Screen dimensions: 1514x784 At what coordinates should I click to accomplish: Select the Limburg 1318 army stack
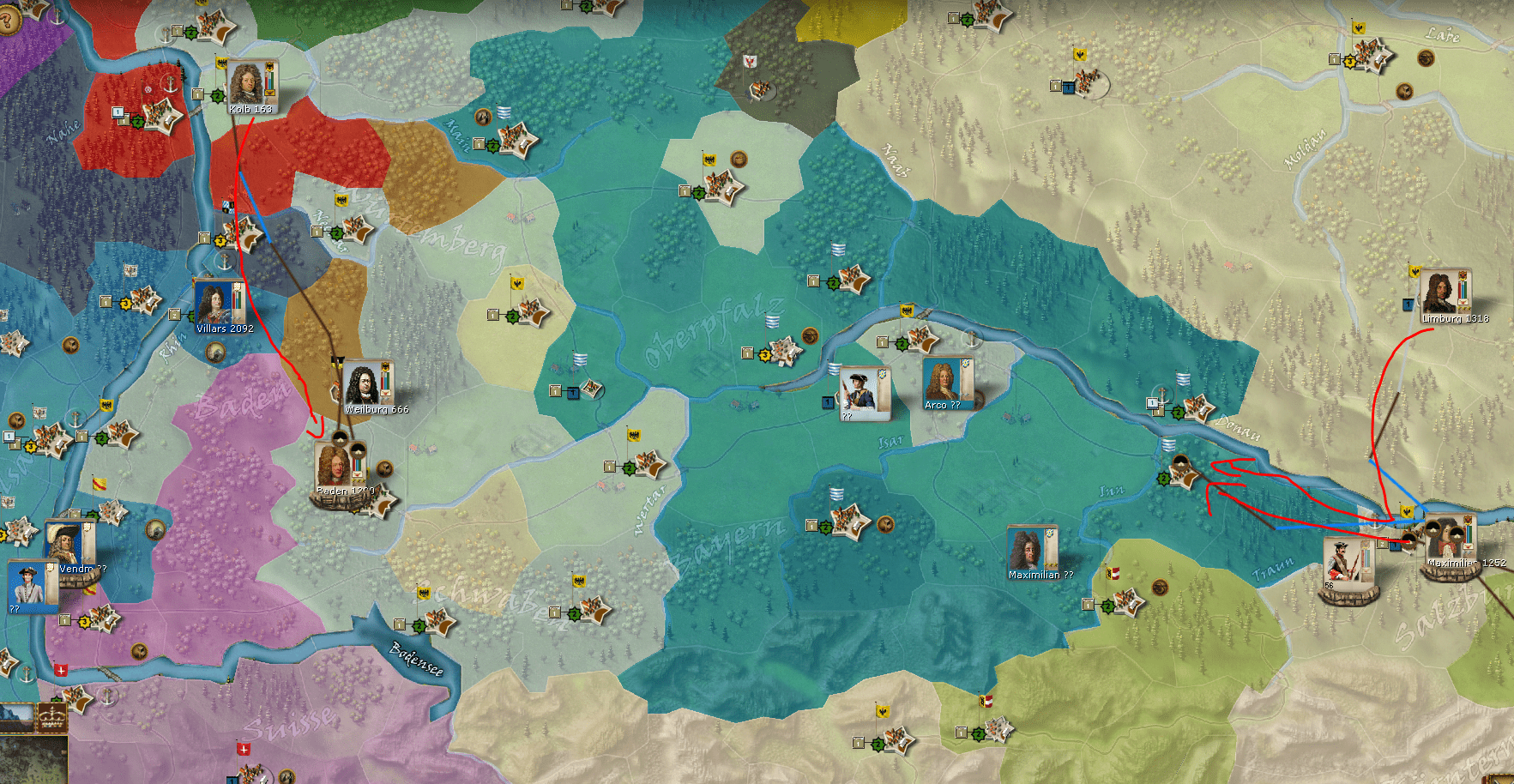tap(1445, 294)
